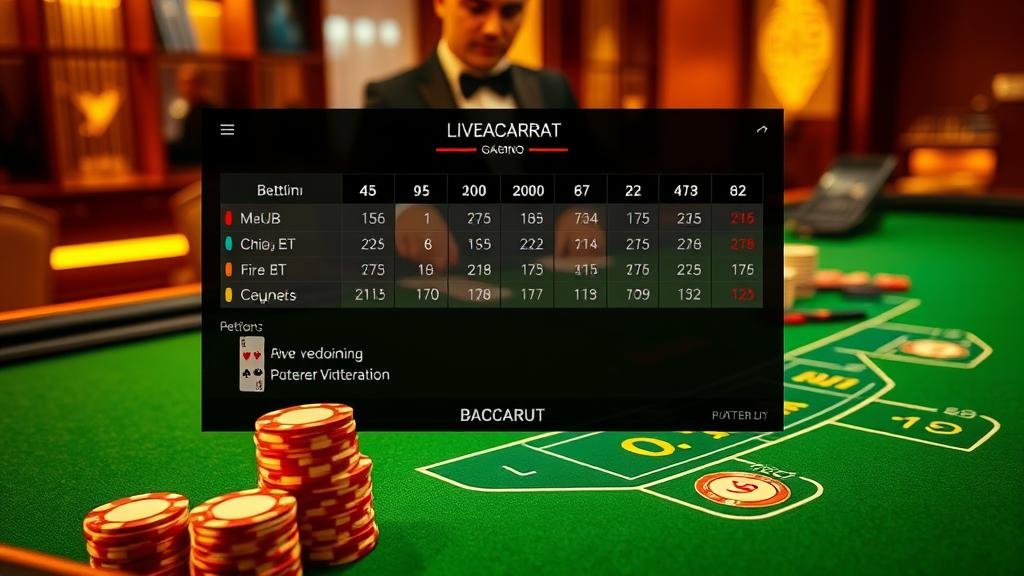The width and height of the screenshot is (1024, 576).
Task: Click the playing card icon
Action: pos(252,363)
